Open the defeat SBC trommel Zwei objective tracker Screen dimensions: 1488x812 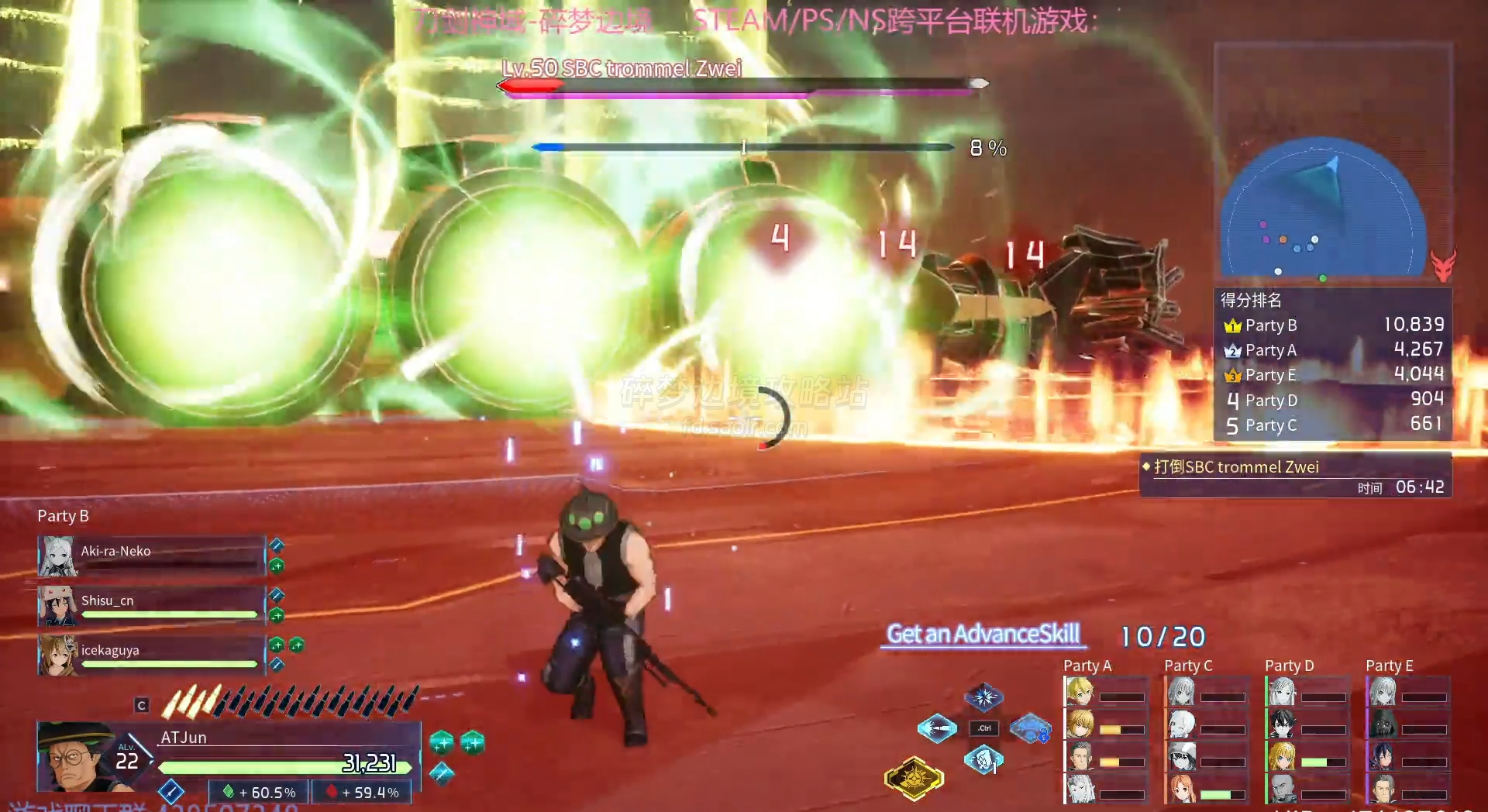click(1294, 474)
